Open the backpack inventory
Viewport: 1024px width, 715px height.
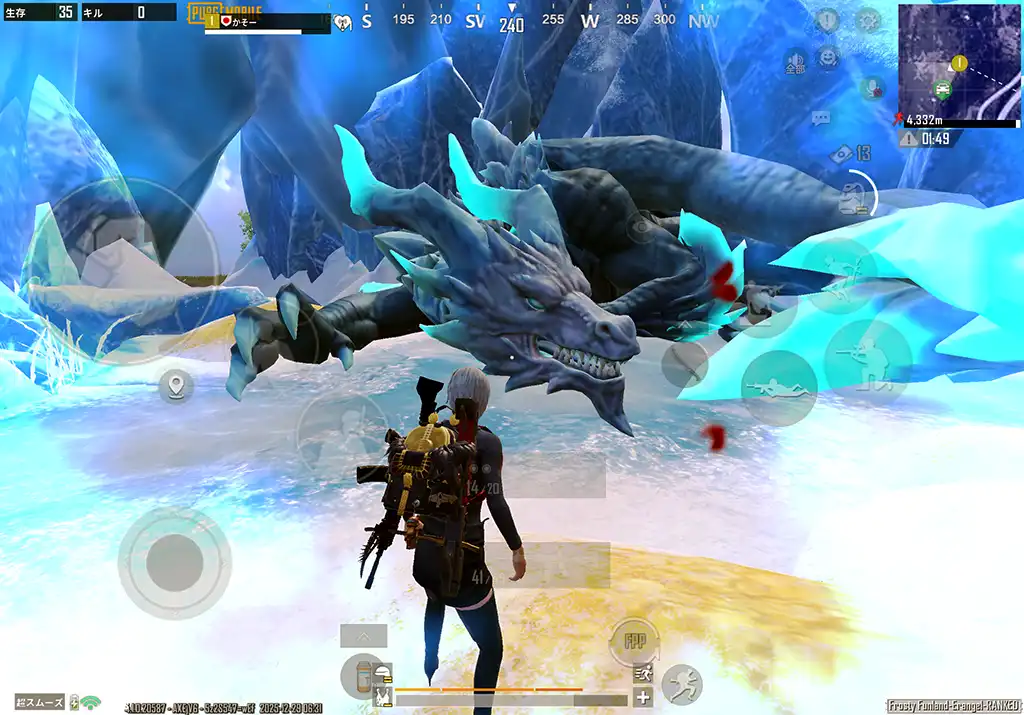tap(853, 196)
